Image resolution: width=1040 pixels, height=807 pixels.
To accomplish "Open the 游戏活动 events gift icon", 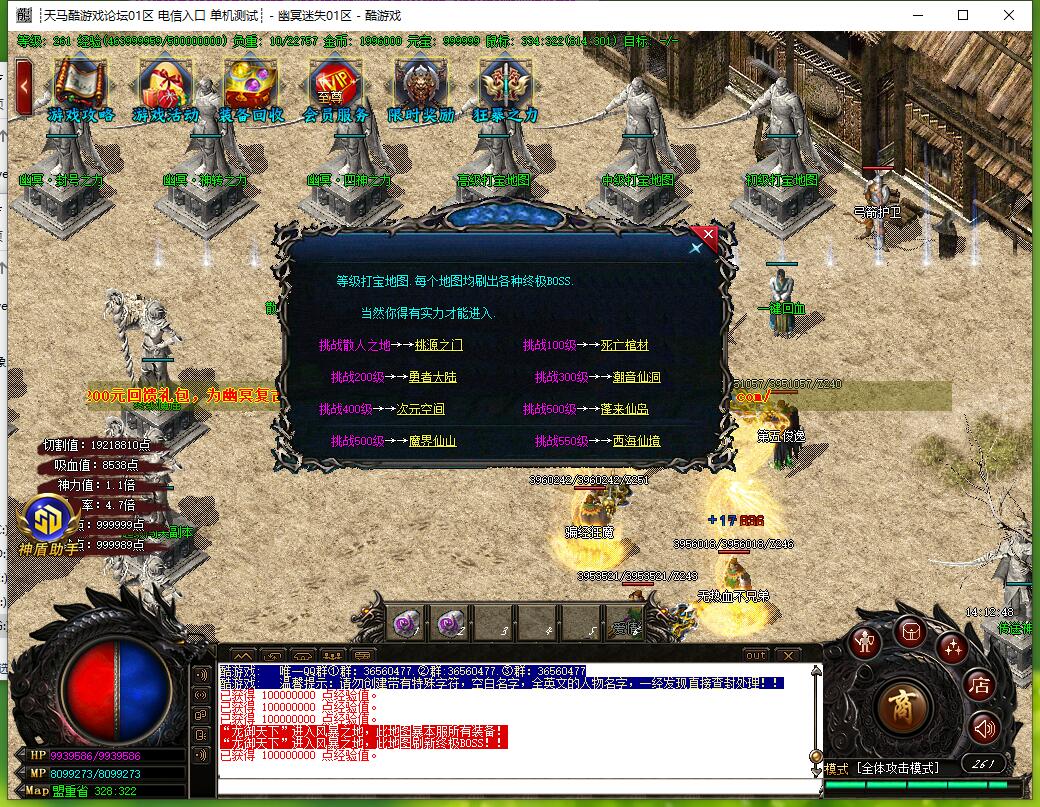I will (165, 86).
